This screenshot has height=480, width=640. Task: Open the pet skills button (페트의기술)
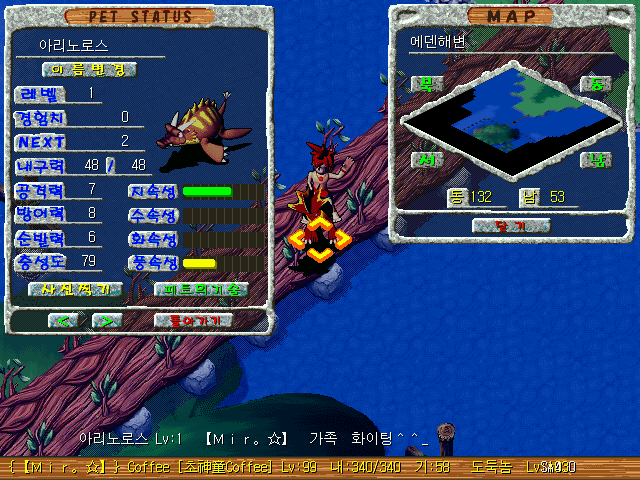201,289
